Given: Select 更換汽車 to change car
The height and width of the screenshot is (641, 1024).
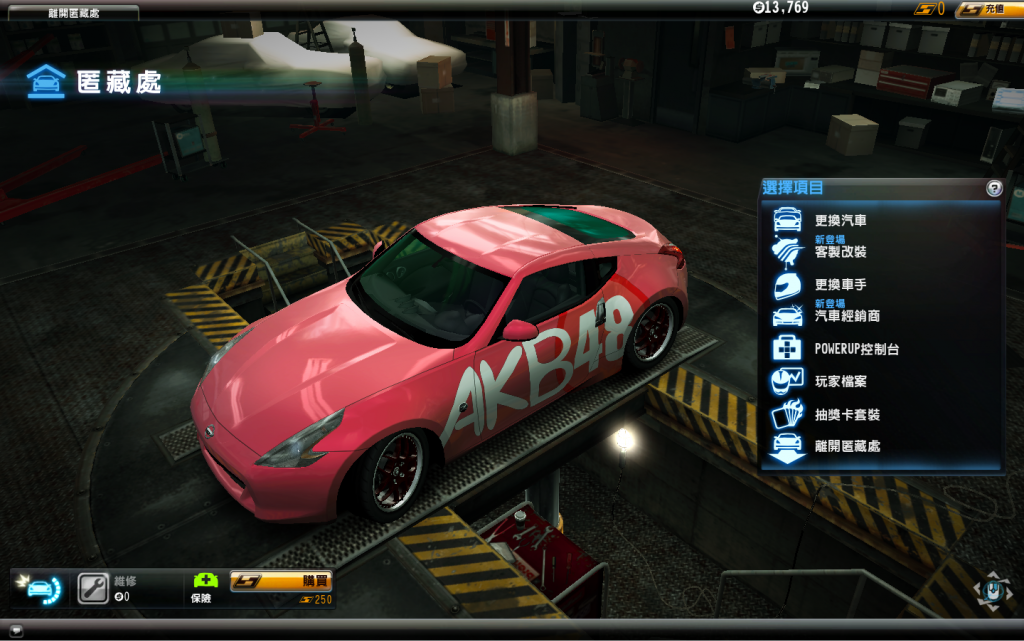Looking at the screenshot, I should (x=840, y=220).
